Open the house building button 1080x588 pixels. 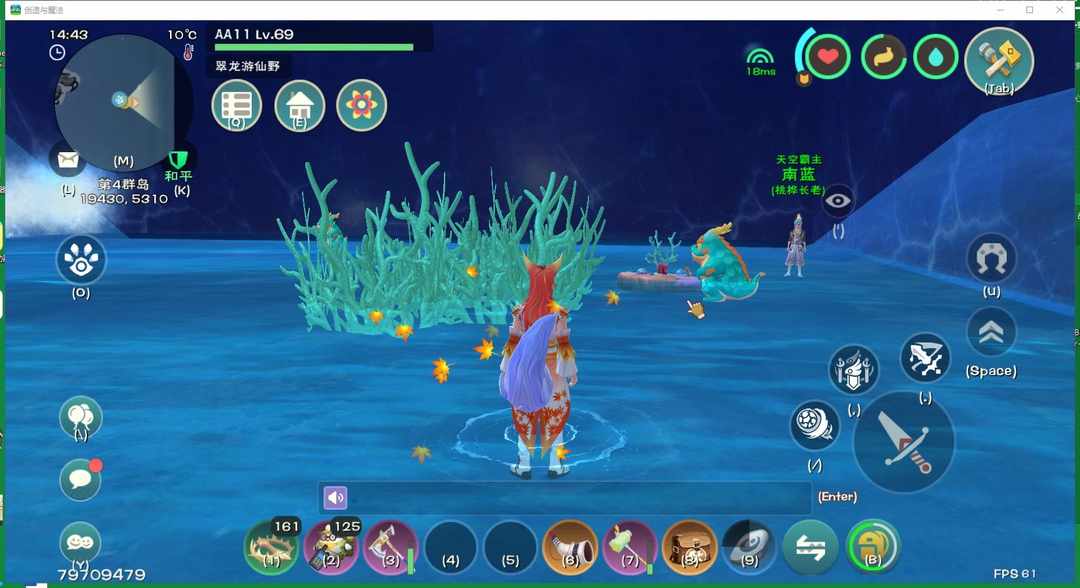(299, 105)
